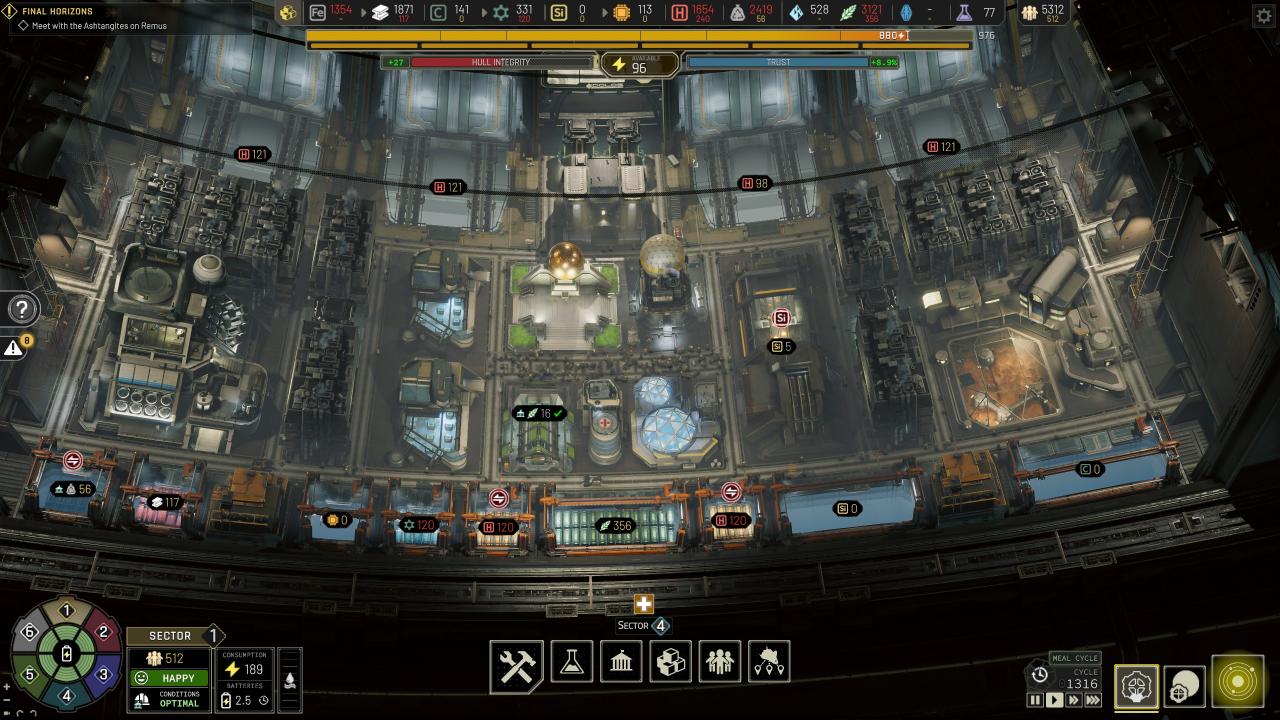1280x720 pixels.
Task: Switch to the interior station view
Action: pos(1135,686)
